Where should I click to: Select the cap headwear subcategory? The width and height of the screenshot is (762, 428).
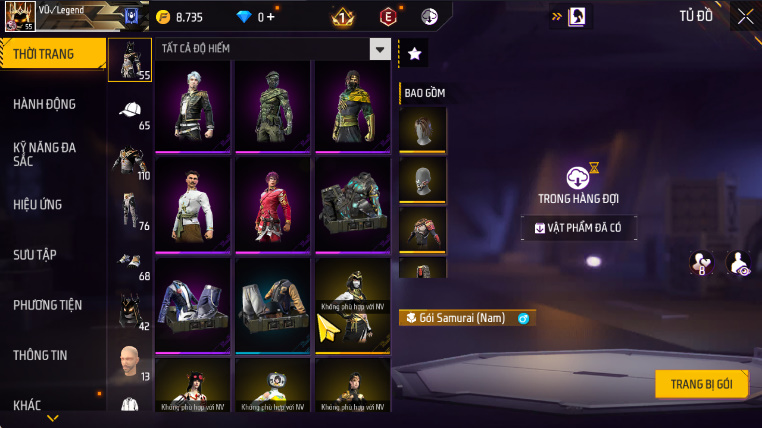130,111
